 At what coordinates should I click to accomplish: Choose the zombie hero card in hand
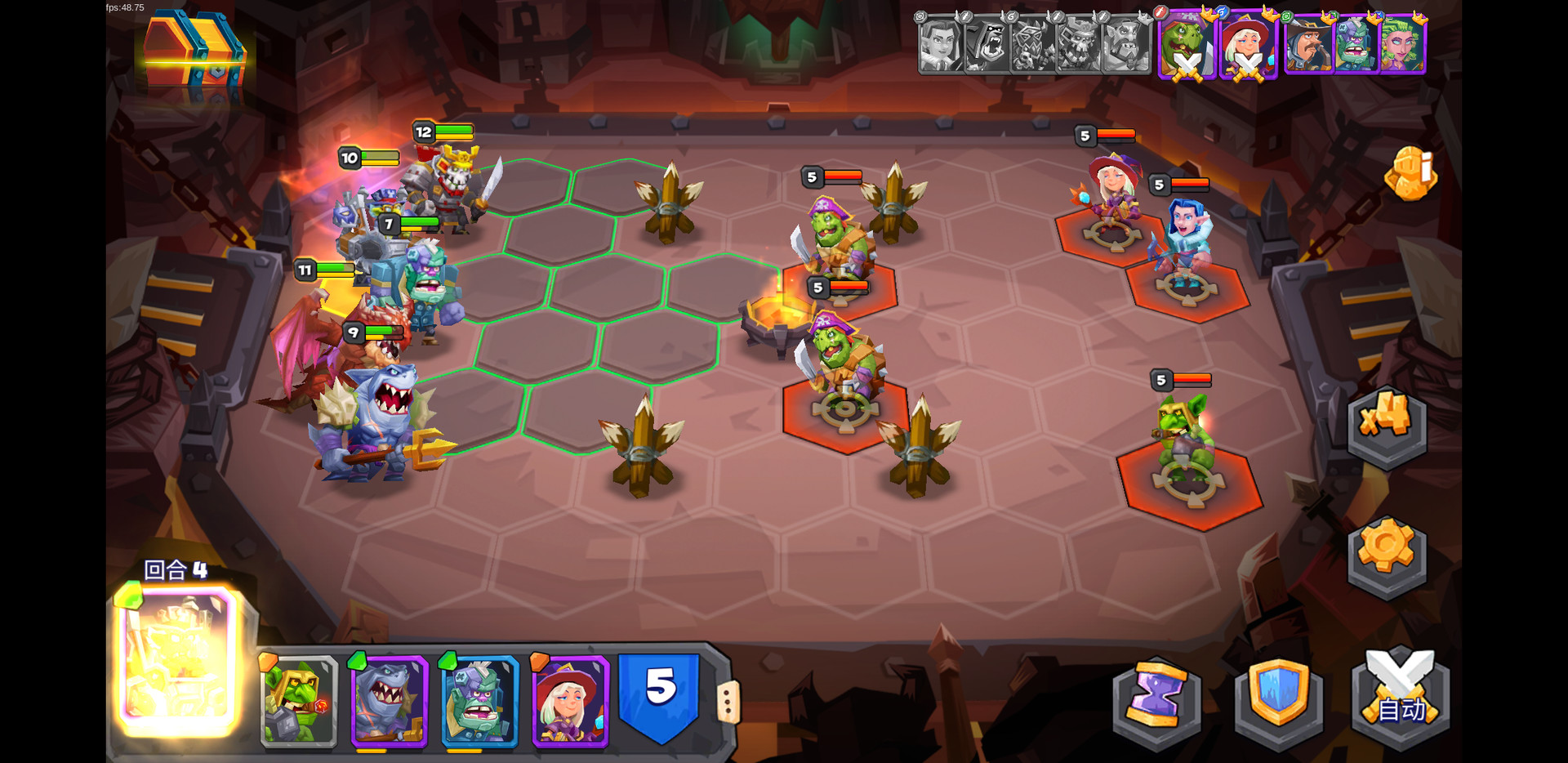pyautogui.click(x=480, y=701)
